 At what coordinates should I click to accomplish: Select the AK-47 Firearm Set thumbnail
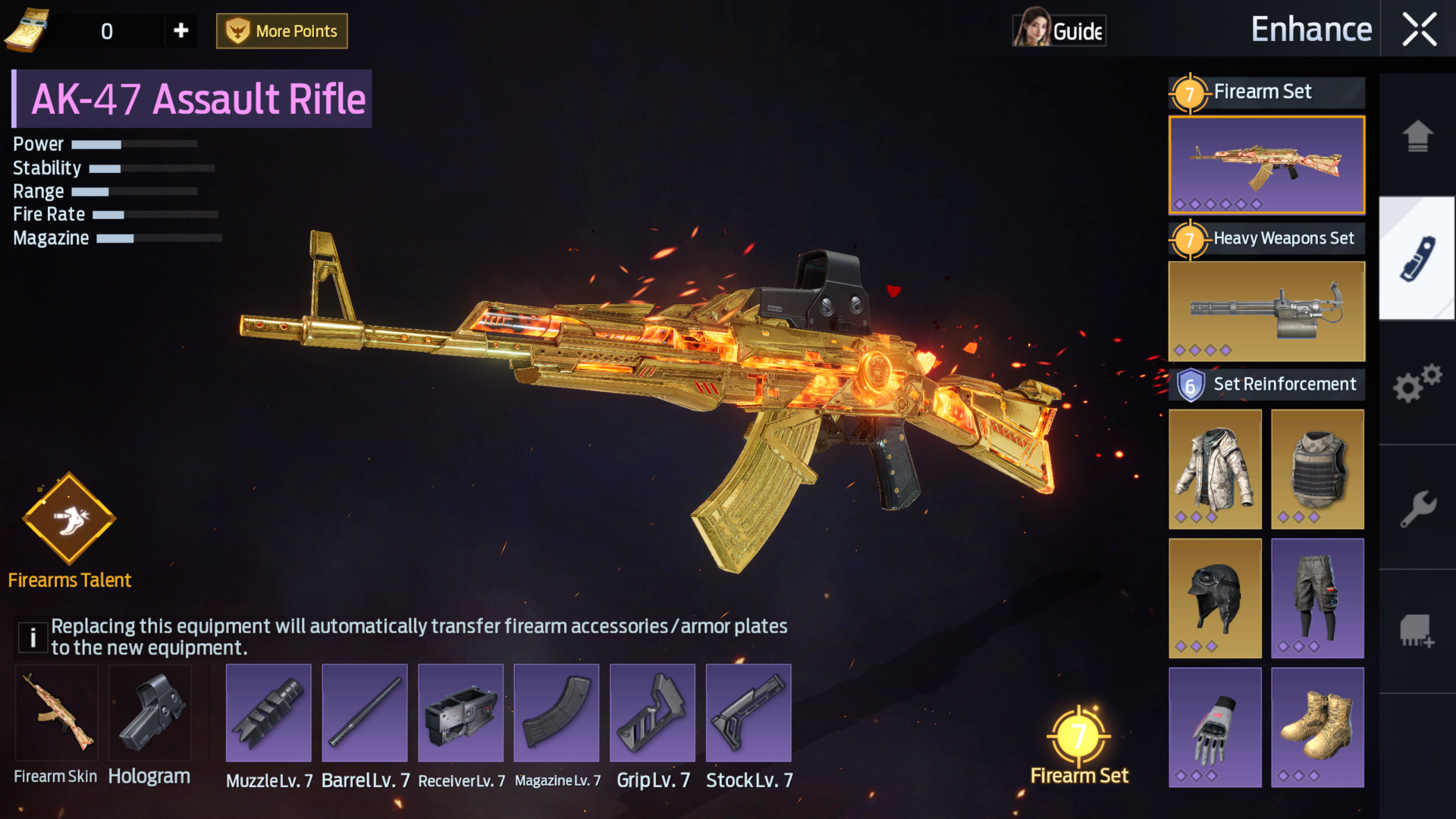[1266, 165]
